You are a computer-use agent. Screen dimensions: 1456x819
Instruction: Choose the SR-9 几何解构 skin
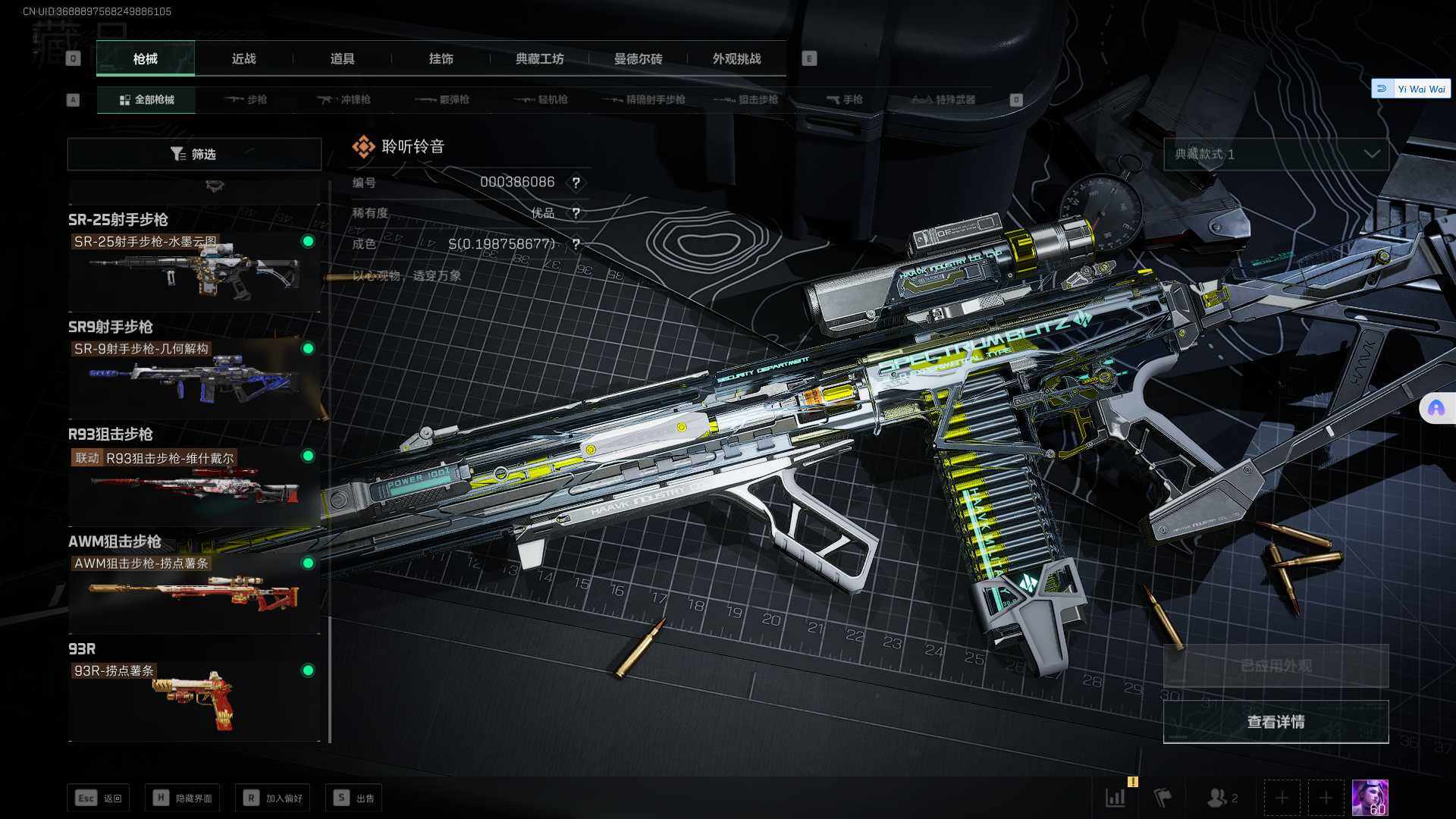(194, 378)
